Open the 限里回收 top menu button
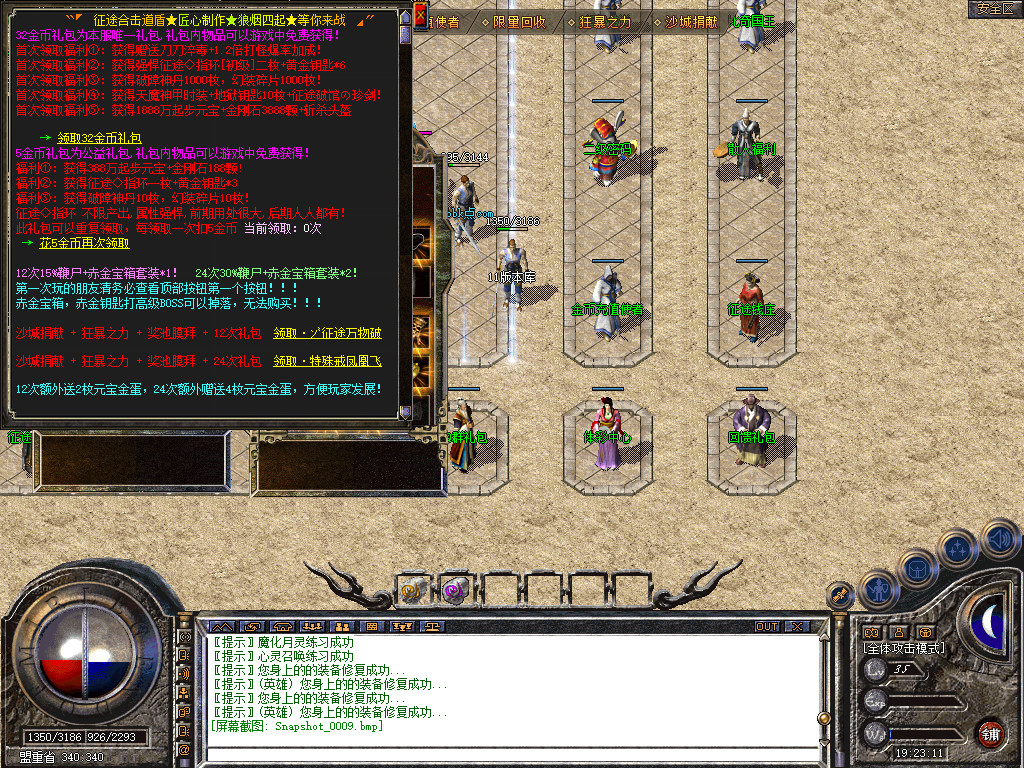Image resolution: width=1024 pixels, height=768 pixels. coord(519,21)
